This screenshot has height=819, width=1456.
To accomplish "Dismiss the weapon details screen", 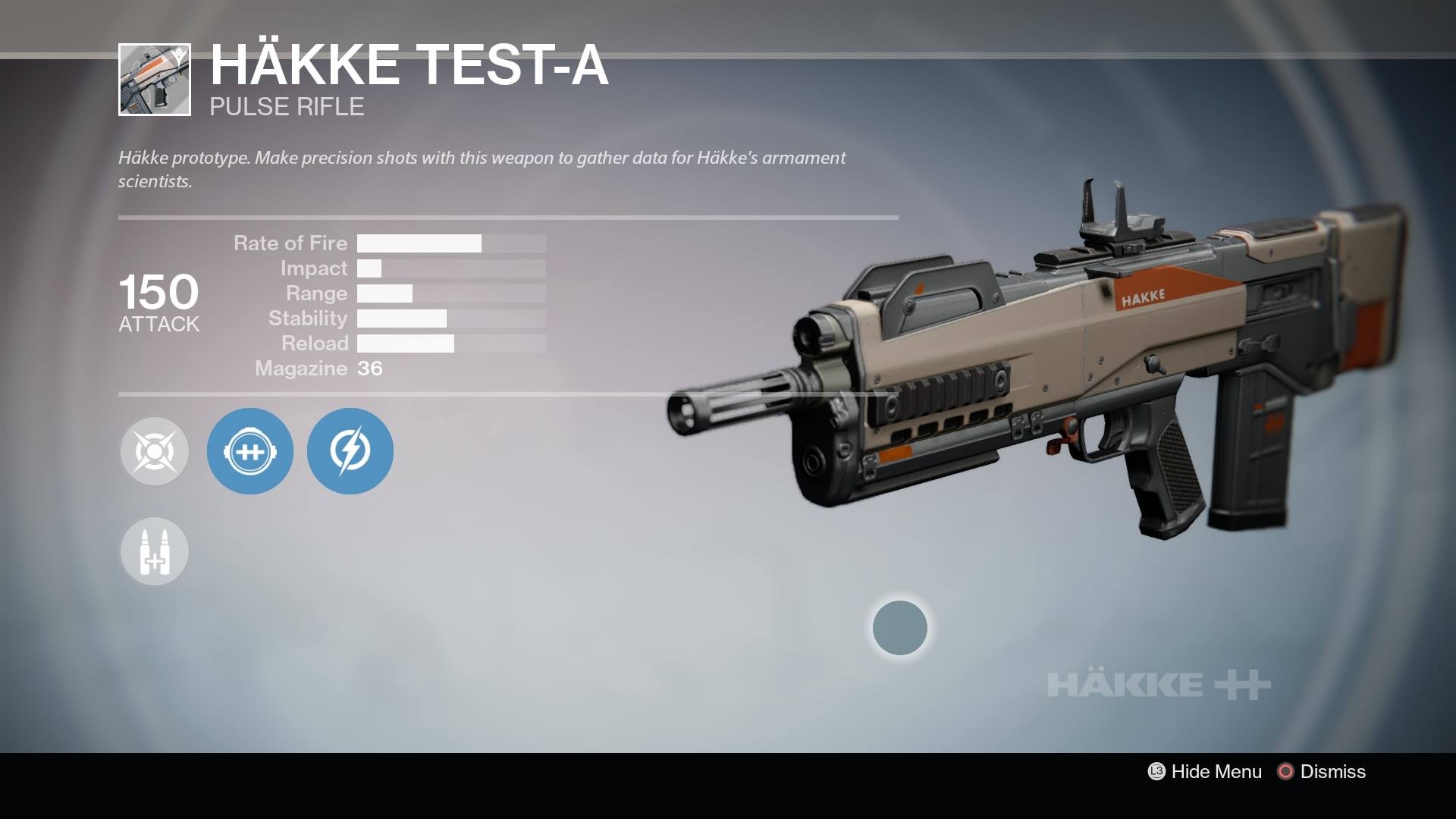I will click(1322, 771).
